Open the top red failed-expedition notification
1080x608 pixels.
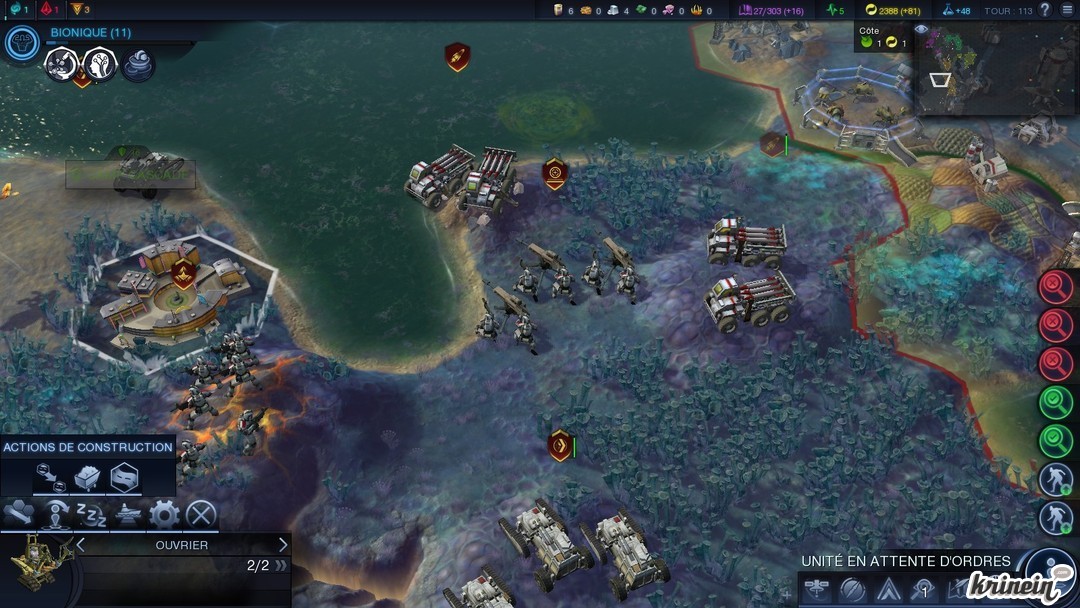coord(1055,288)
